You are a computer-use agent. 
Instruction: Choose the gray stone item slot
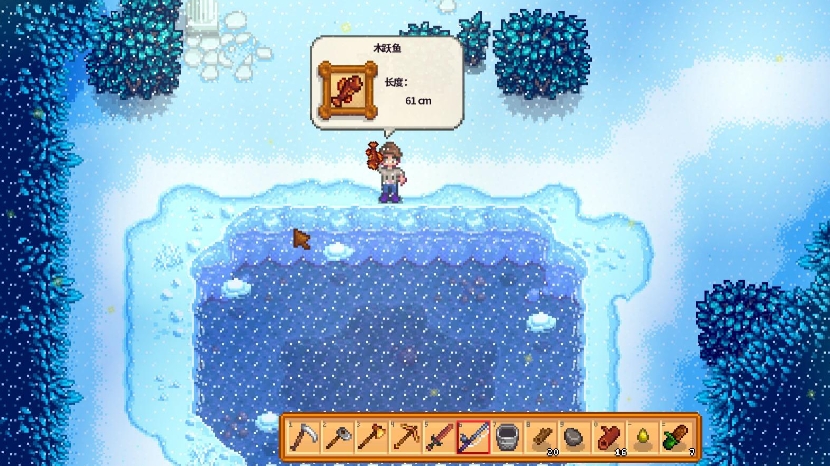click(x=575, y=437)
